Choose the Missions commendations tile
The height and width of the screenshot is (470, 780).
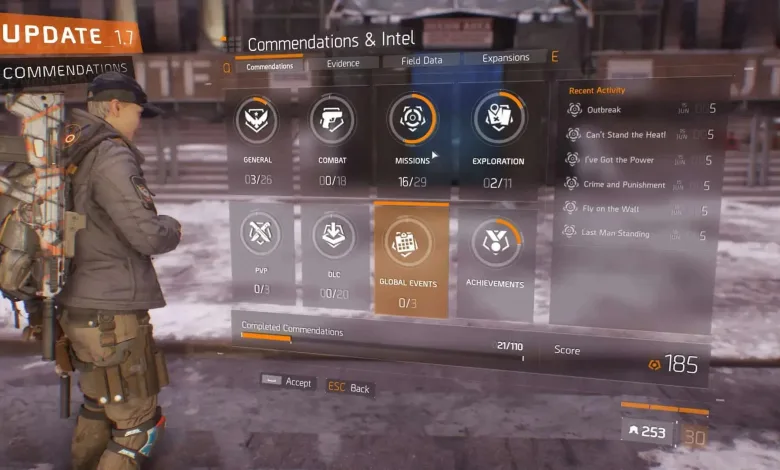pyautogui.click(x=412, y=138)
